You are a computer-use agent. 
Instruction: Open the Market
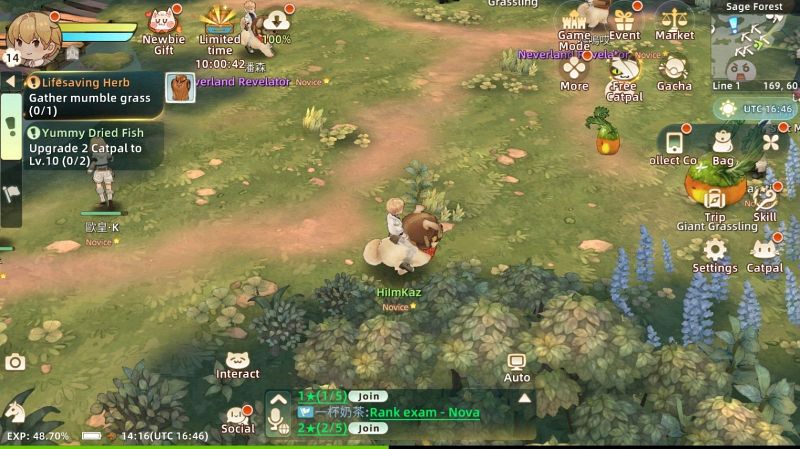point(675,22)
